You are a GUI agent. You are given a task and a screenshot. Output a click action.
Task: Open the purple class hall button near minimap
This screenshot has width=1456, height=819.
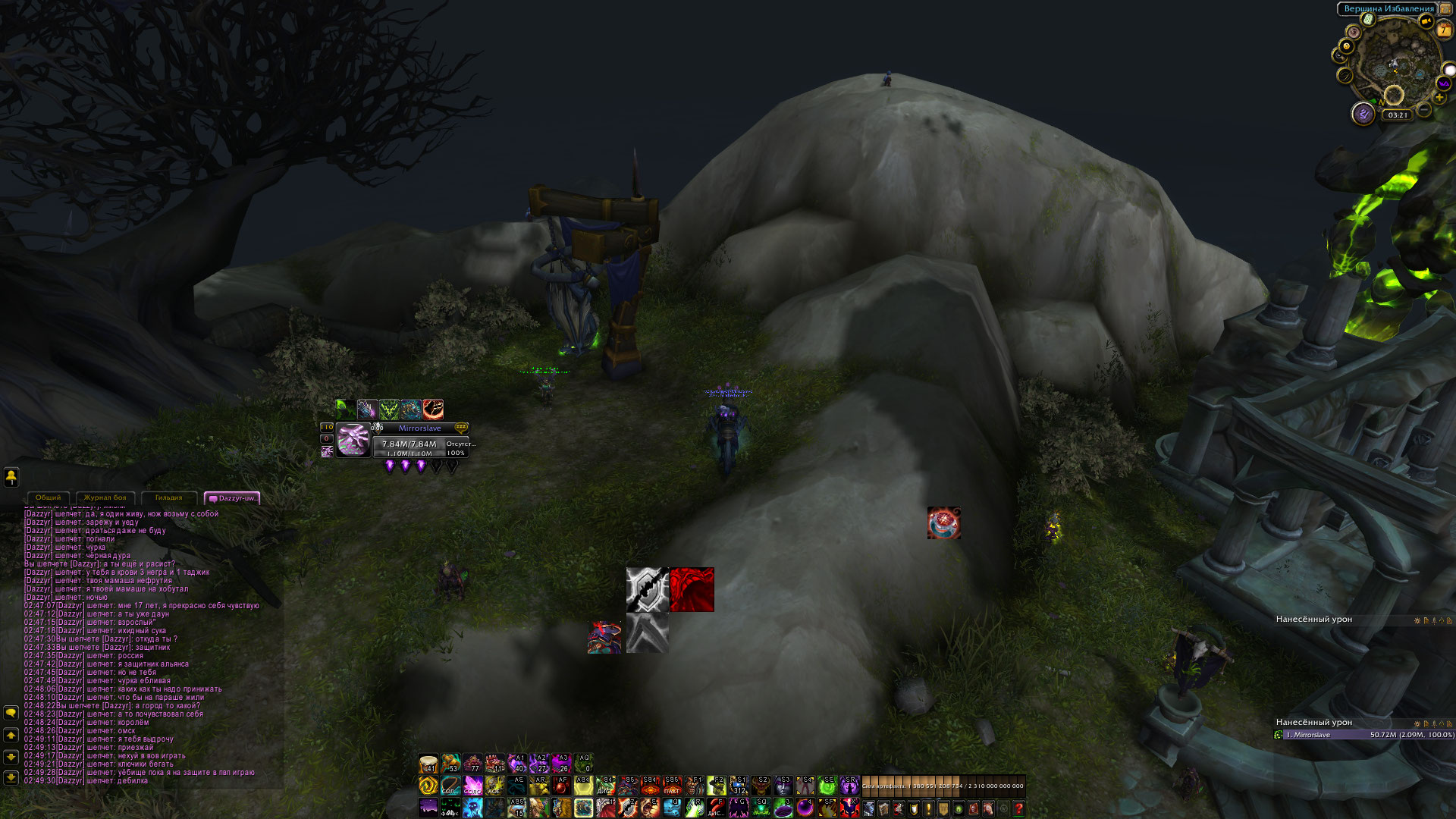1363,115
